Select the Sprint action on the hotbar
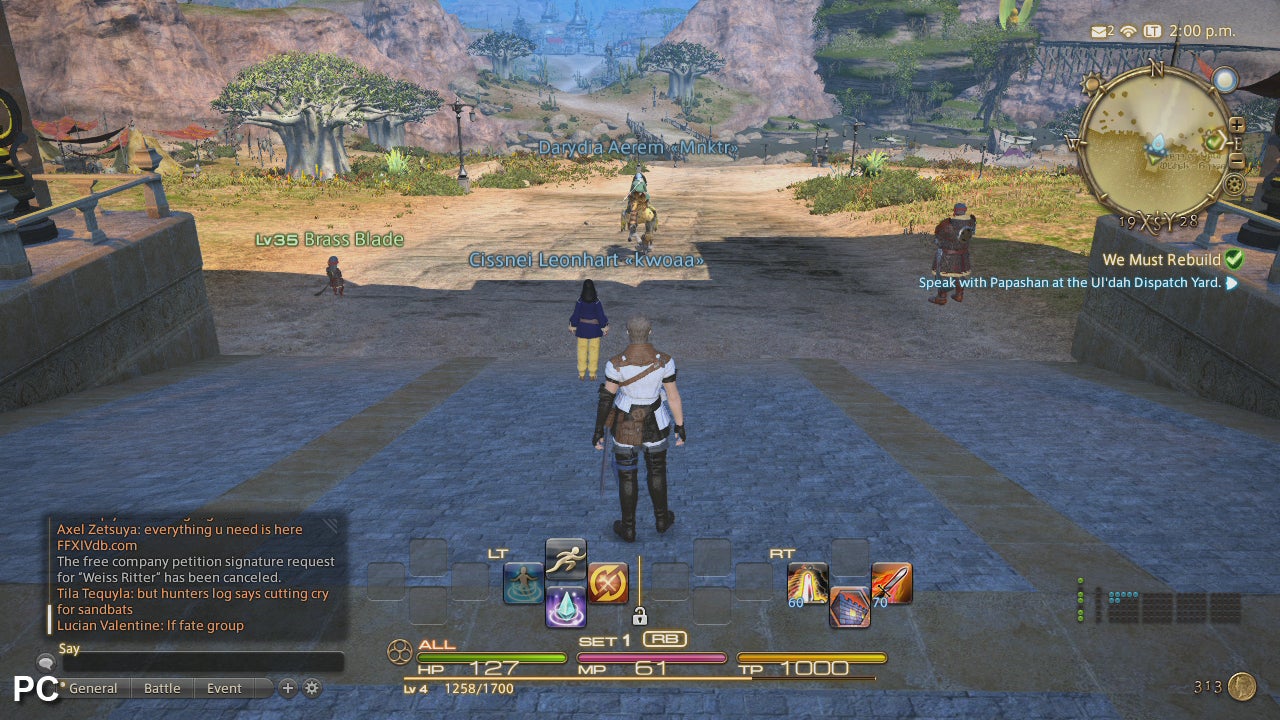This screenshot has width=1280, height=720. coord(565,560)
